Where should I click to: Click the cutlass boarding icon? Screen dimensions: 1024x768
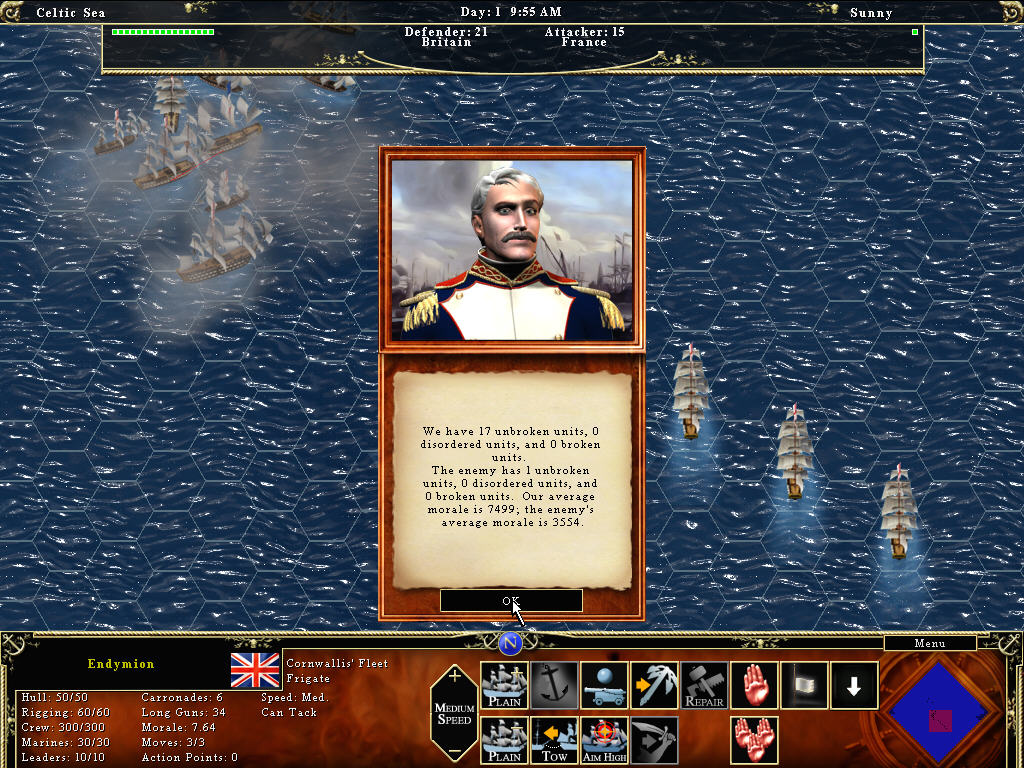[655, 740]
